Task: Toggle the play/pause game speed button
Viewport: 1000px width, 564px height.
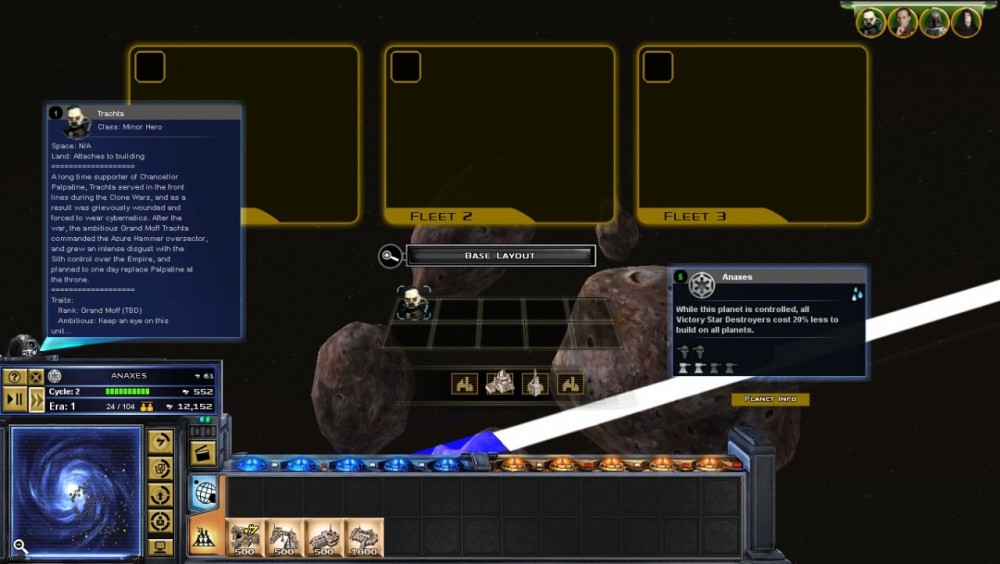Action: click(x=15, y=400)
